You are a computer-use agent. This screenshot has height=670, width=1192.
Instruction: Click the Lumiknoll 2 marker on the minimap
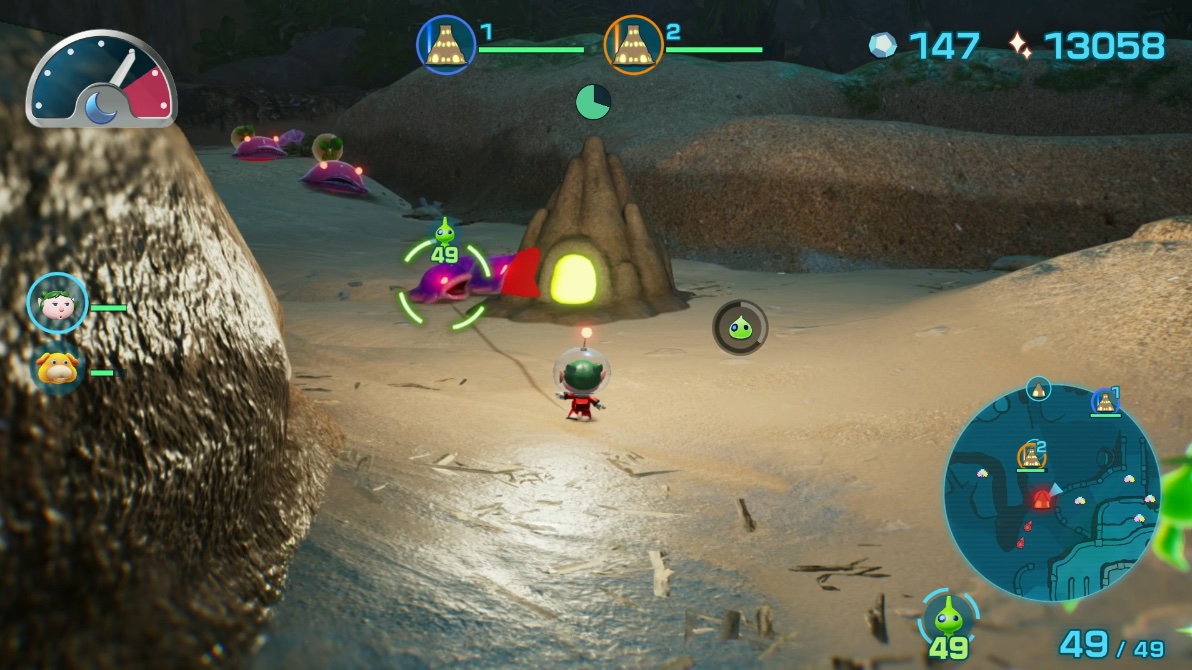[1031, 455]
